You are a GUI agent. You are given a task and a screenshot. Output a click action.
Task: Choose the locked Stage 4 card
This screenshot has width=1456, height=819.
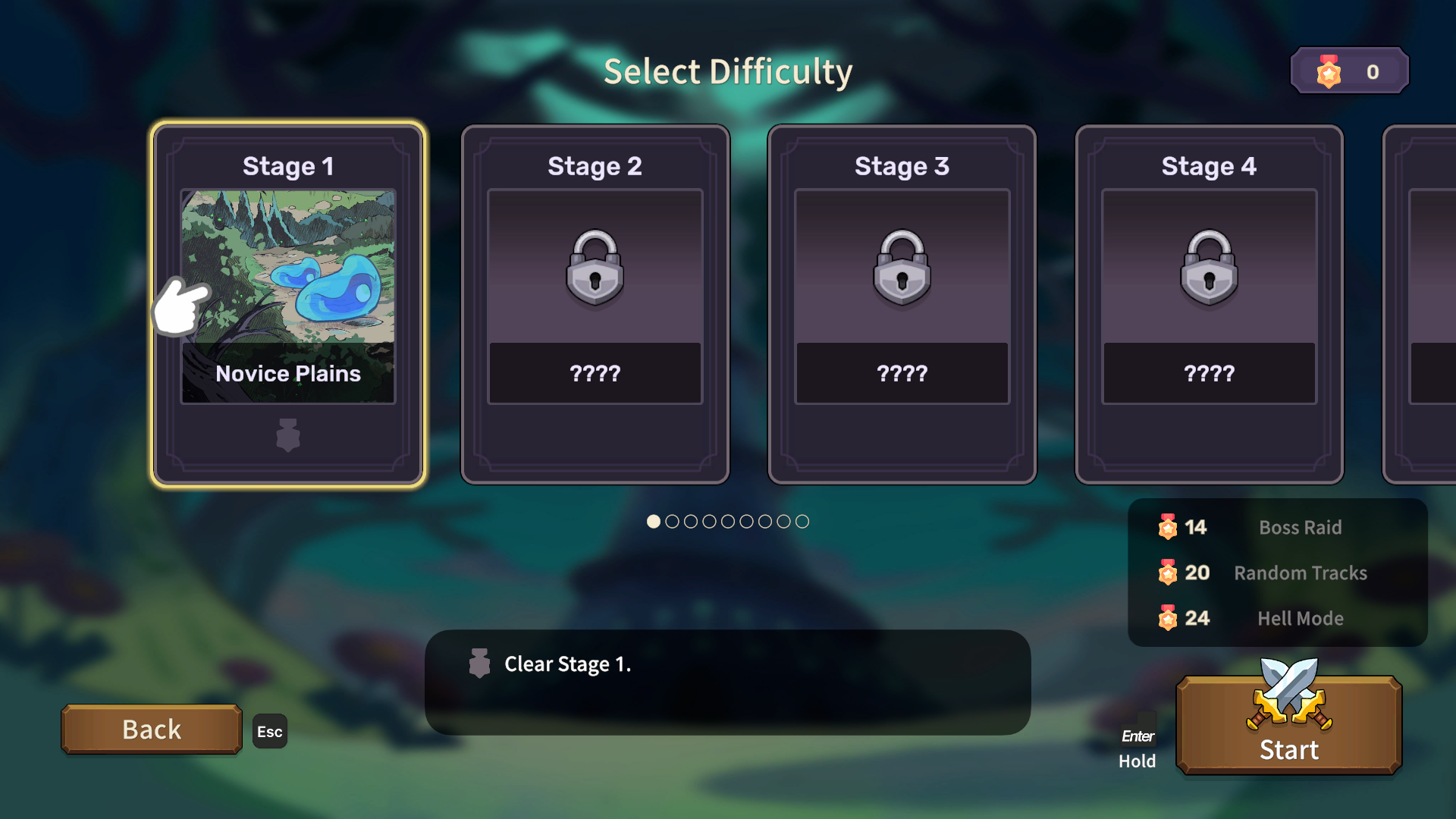click(1209, 303)
